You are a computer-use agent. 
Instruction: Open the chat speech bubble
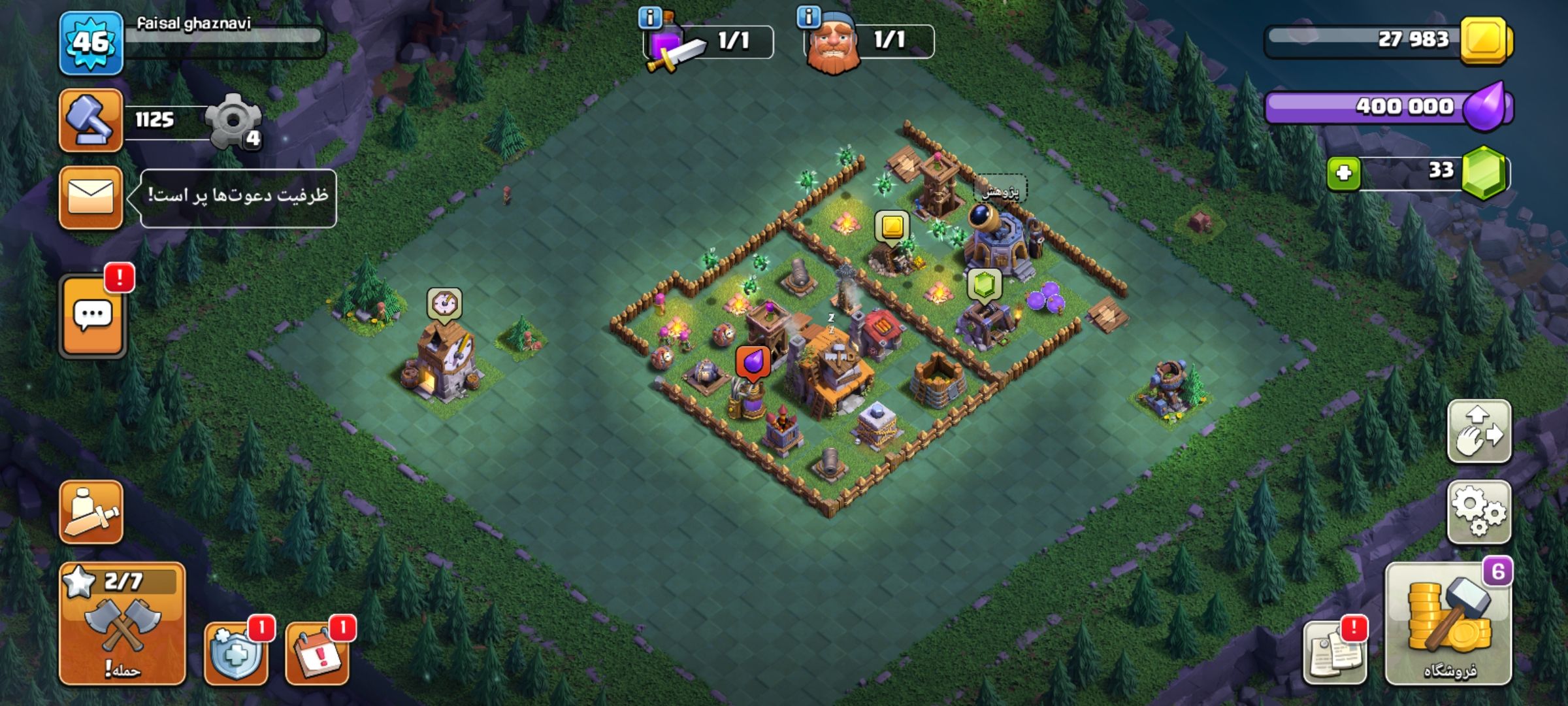click(93, 316)
